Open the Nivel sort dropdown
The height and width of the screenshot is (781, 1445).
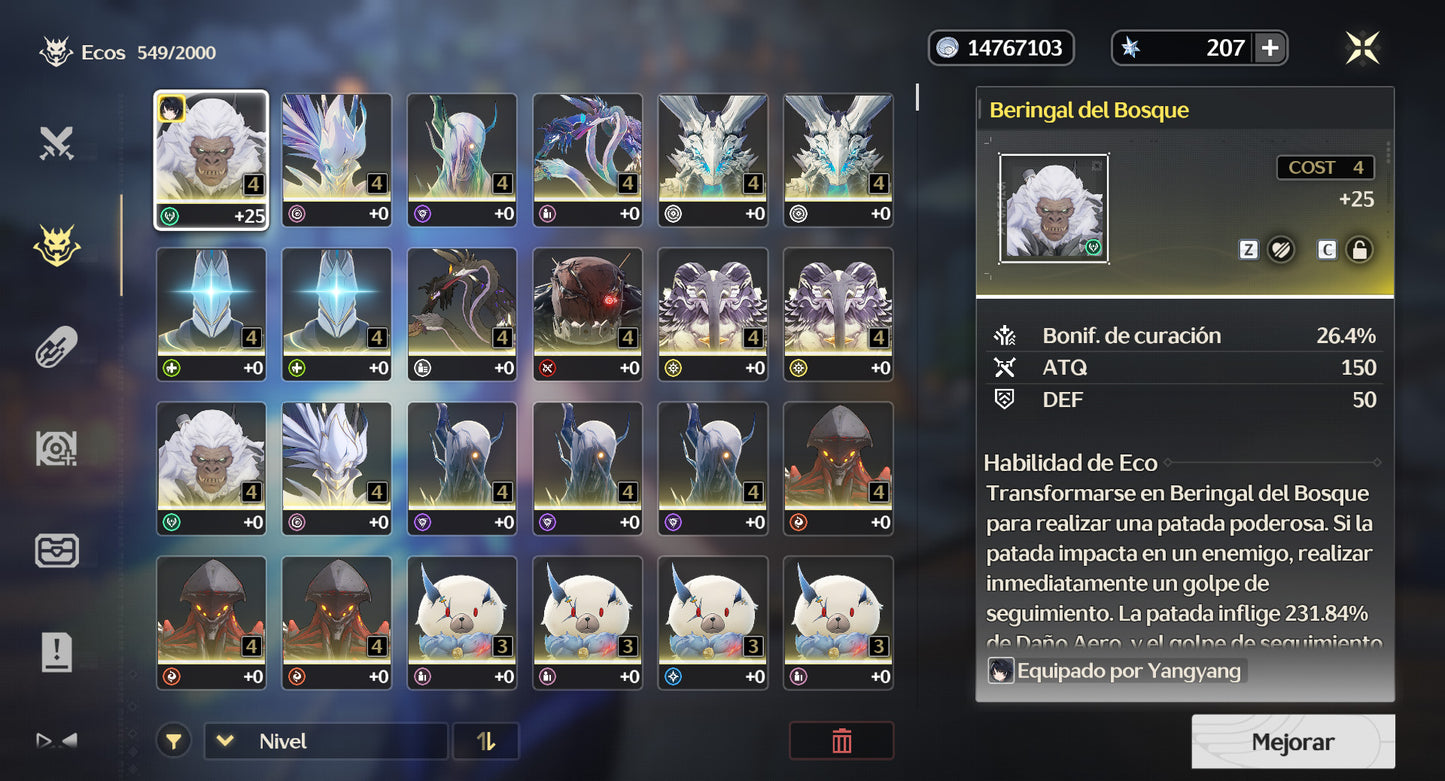pos(326,741)
